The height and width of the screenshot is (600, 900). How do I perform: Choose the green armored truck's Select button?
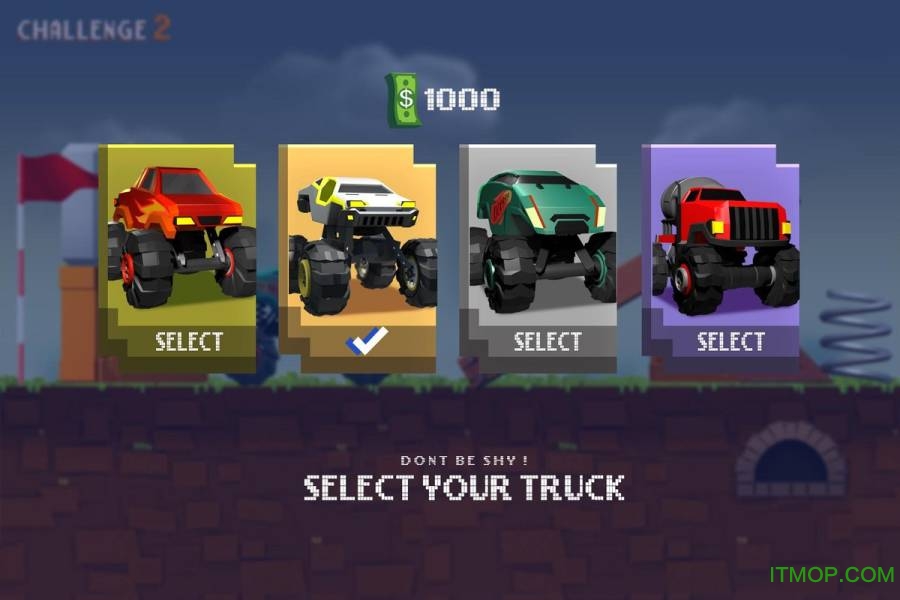[x=547, y=341]
